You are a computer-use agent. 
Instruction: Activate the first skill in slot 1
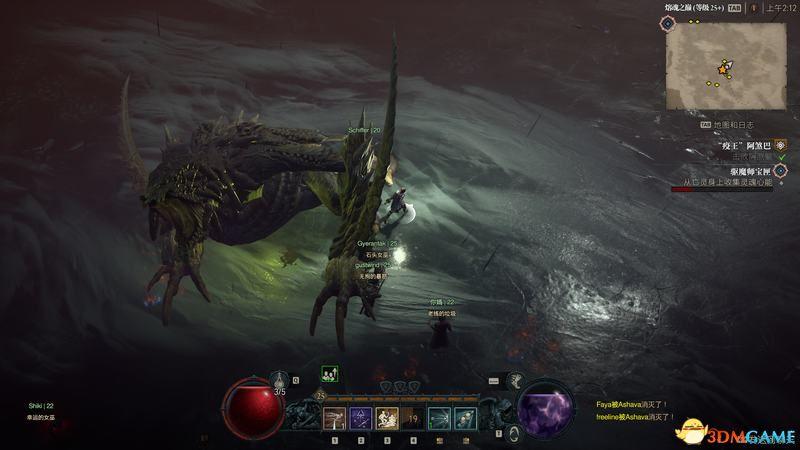click(x=335, y=418)
